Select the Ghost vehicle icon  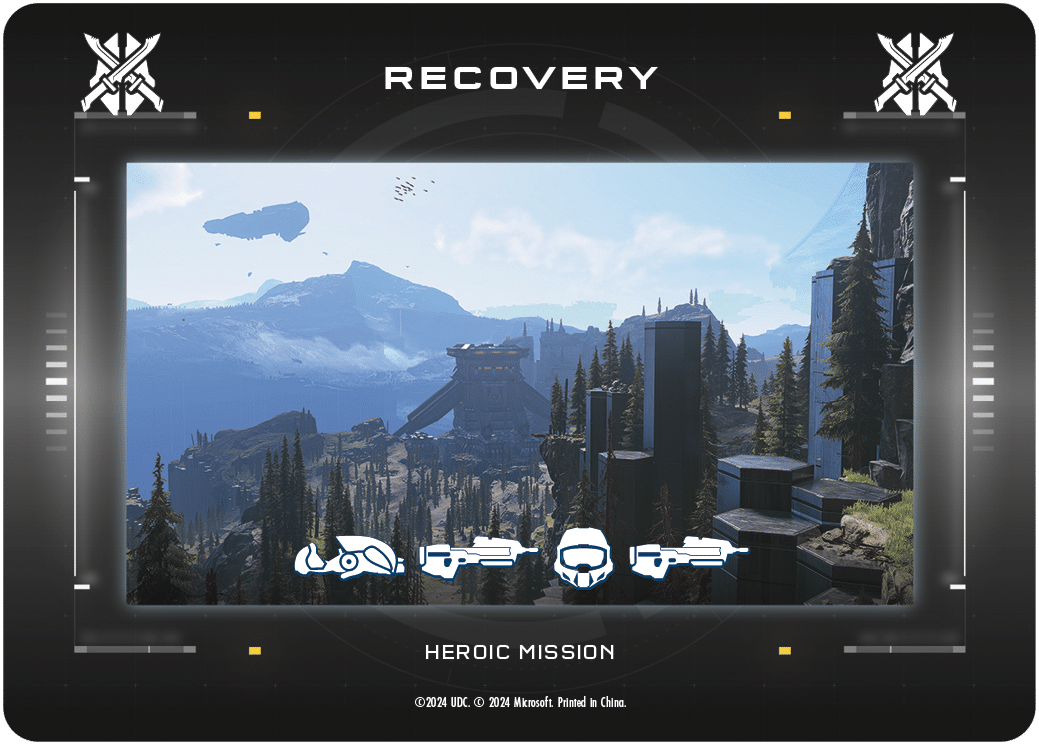(x=349, y=558)
